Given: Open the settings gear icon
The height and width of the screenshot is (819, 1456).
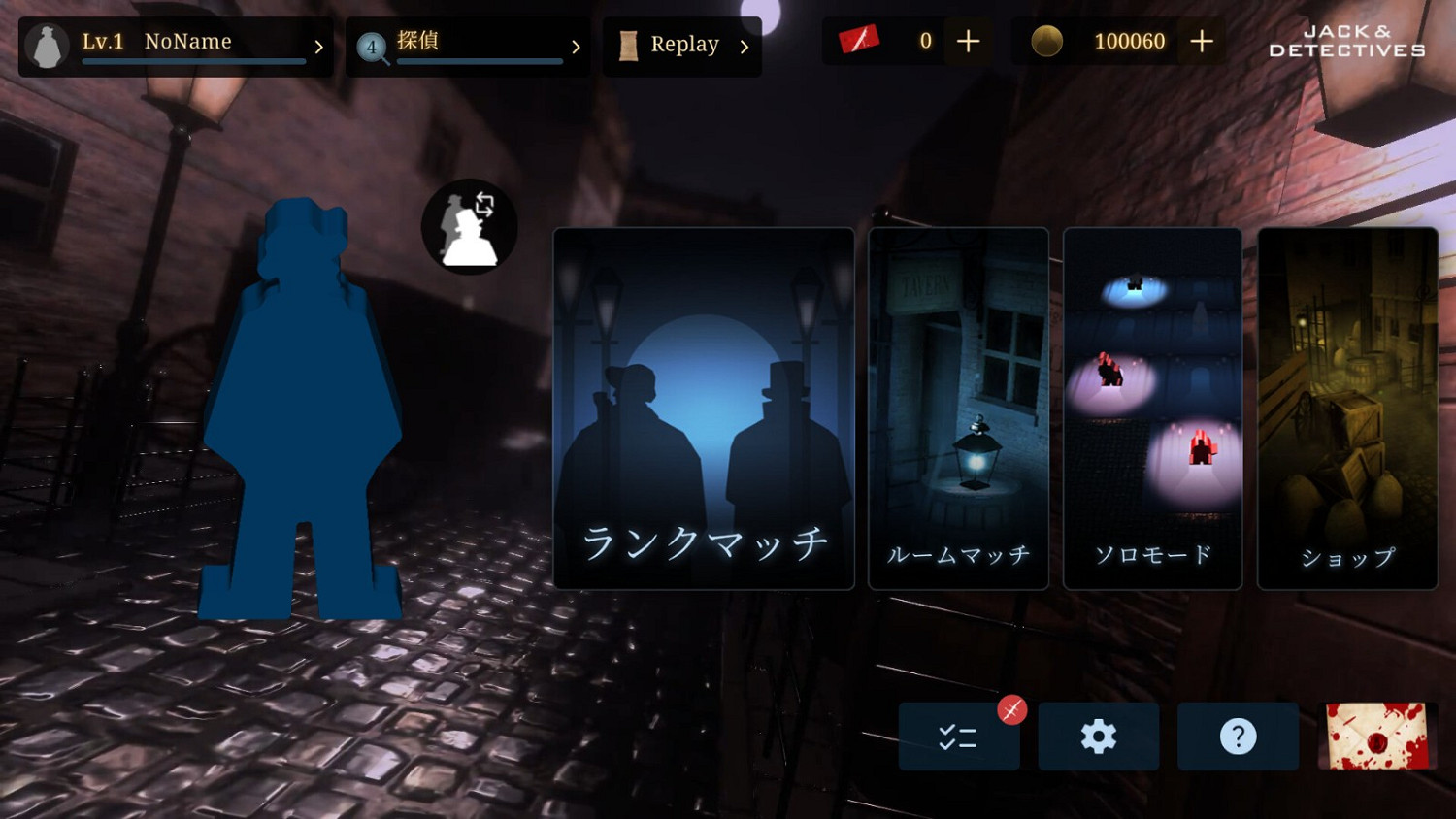Looking at the screenshot, I should [x=1098, y=737].
